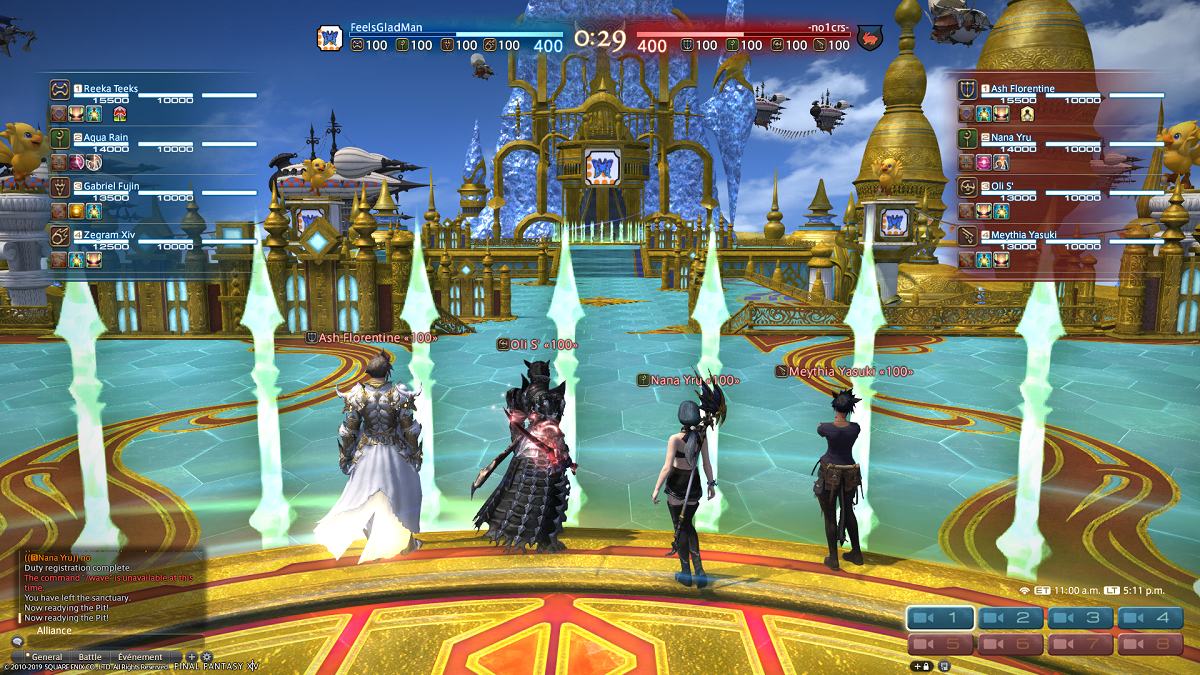
Task: Activate blue camera 3 view
Action: 1080,618
